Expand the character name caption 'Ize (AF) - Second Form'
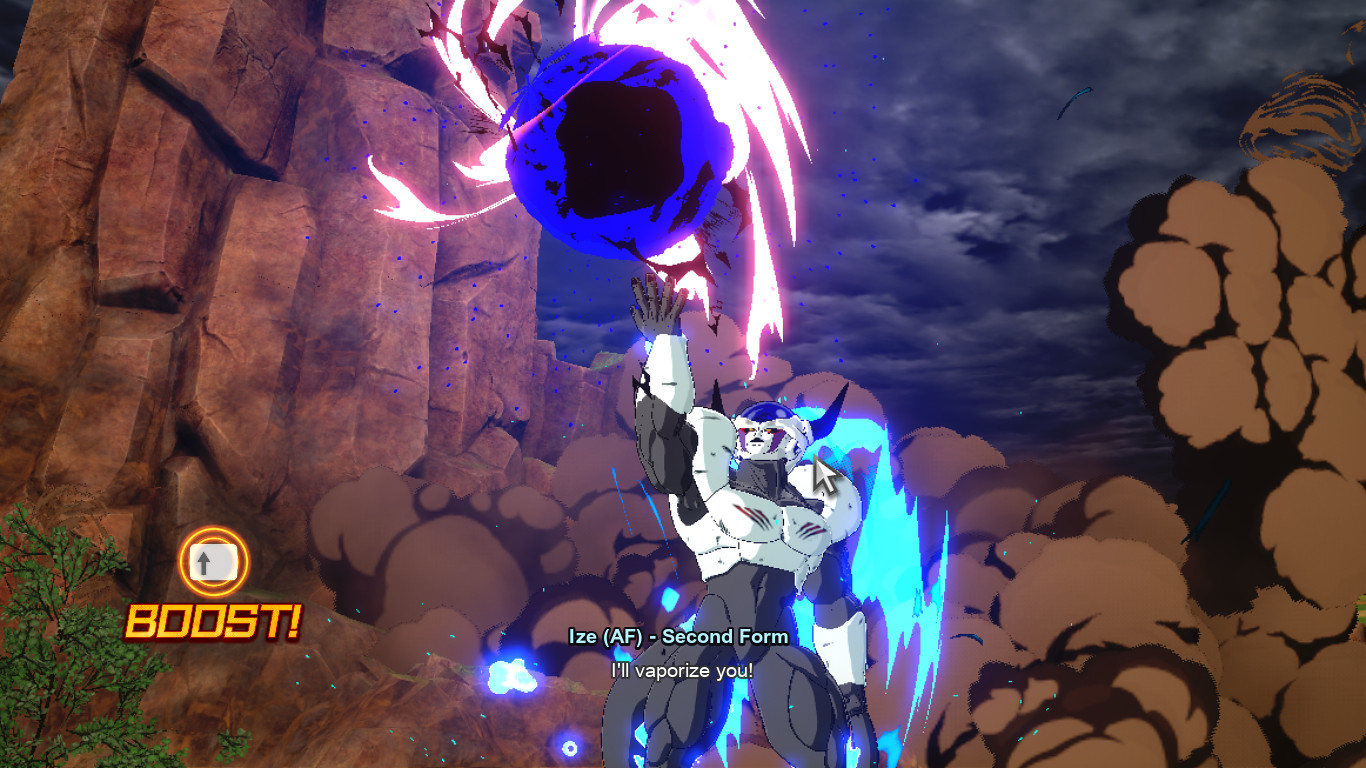Screen dimensions: 1366x768 tap(677, 637)
